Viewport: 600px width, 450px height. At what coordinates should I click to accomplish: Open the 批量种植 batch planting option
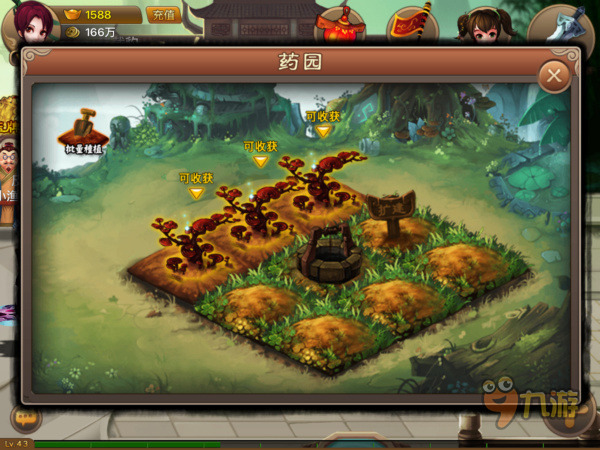coord(82,130)
